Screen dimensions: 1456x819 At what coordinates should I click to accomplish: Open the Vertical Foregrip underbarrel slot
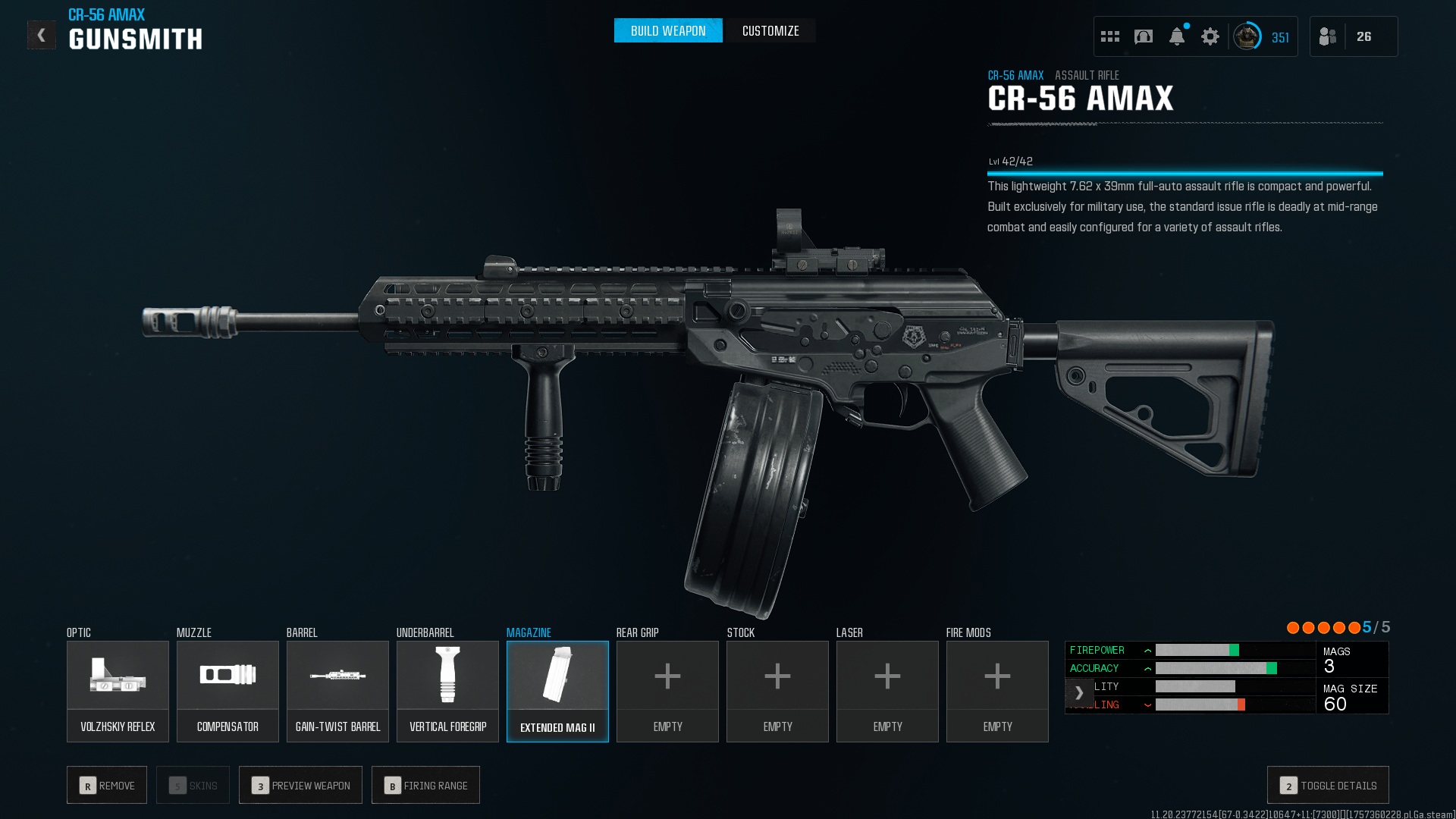pyautogui.click(x=447, y=691)
